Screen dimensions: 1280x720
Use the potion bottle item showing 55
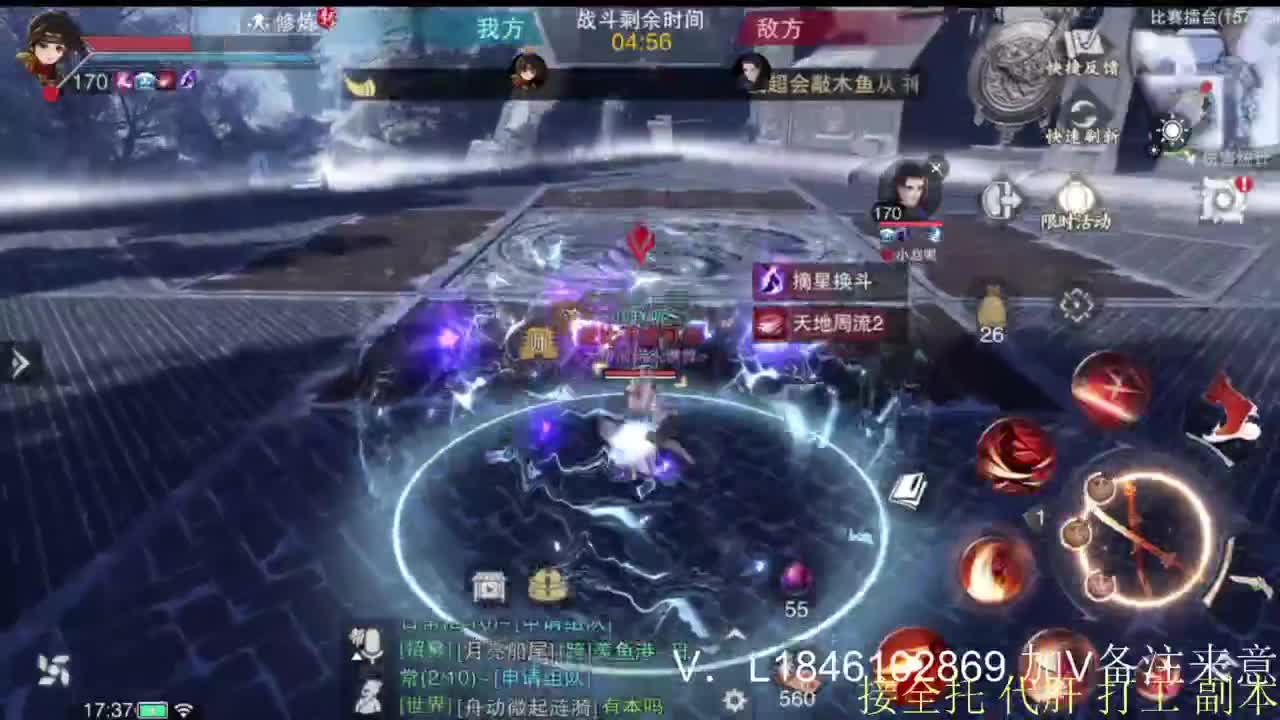[795, 578]
